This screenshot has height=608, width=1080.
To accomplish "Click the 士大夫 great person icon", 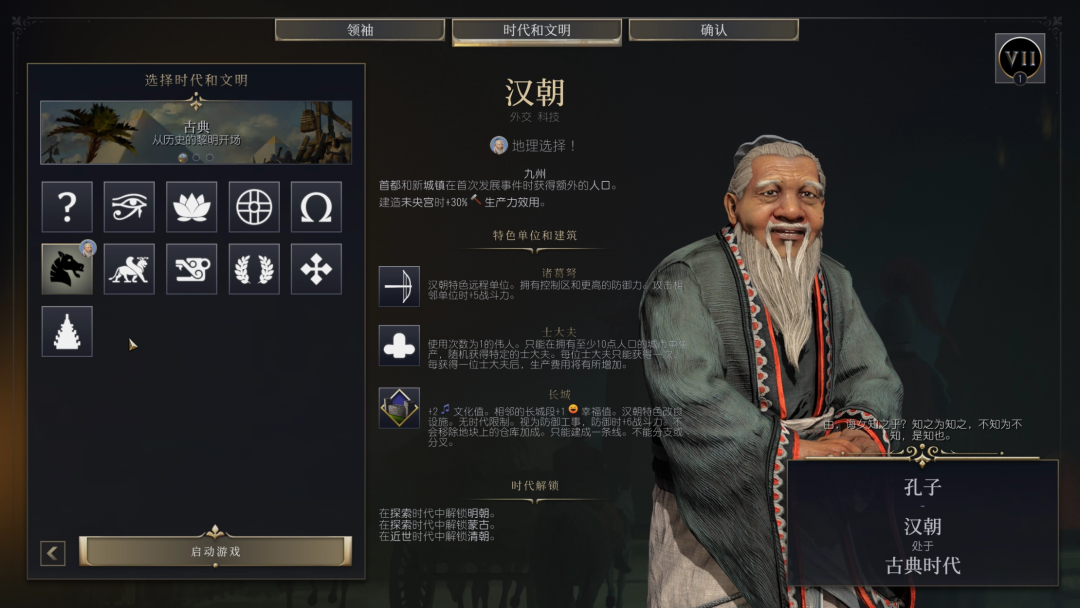I will point(399,345).
